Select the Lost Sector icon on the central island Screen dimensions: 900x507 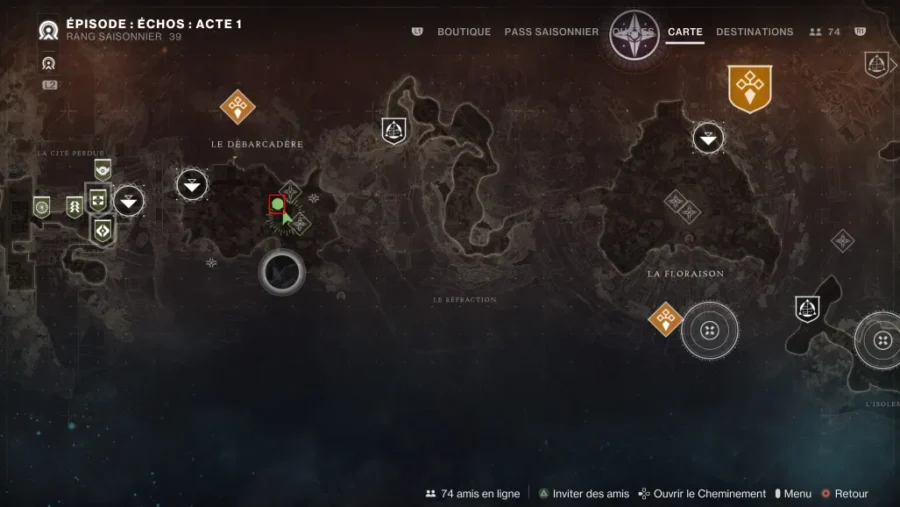pyautogui.click(x=394, y=130)
